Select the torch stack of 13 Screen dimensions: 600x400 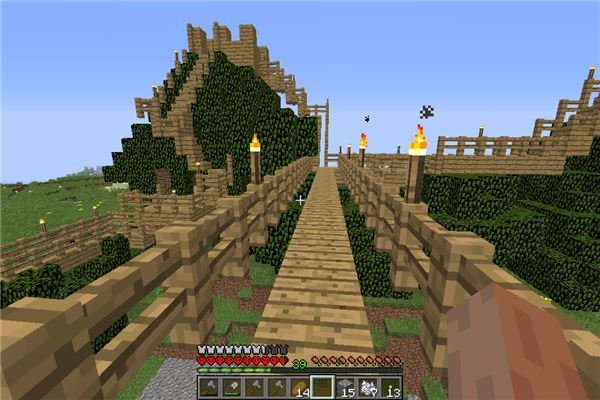pyautogui.click(x=389, y=387)
